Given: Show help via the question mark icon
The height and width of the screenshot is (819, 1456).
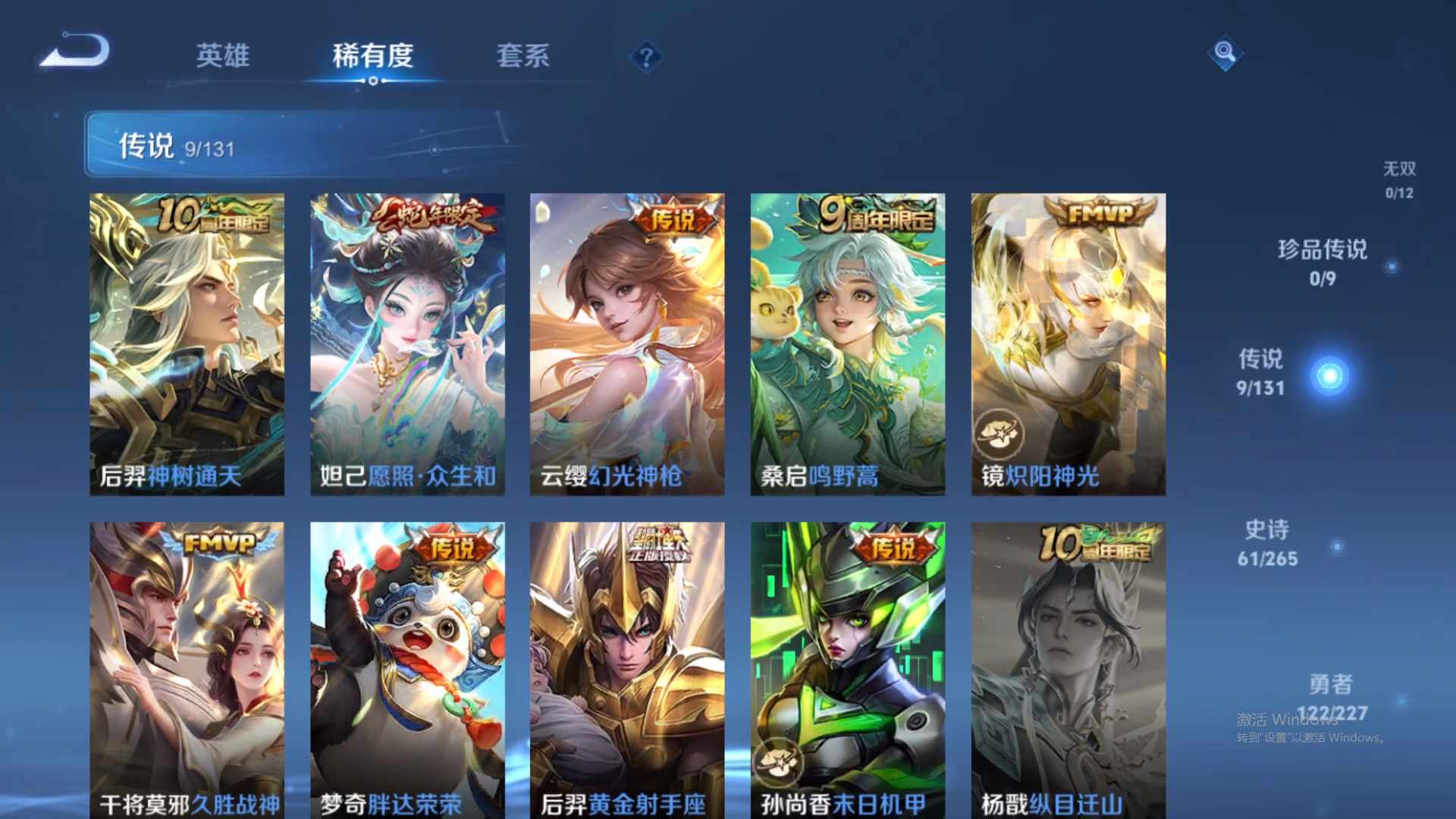Looking at the screenshot, I should pos(646,57).
